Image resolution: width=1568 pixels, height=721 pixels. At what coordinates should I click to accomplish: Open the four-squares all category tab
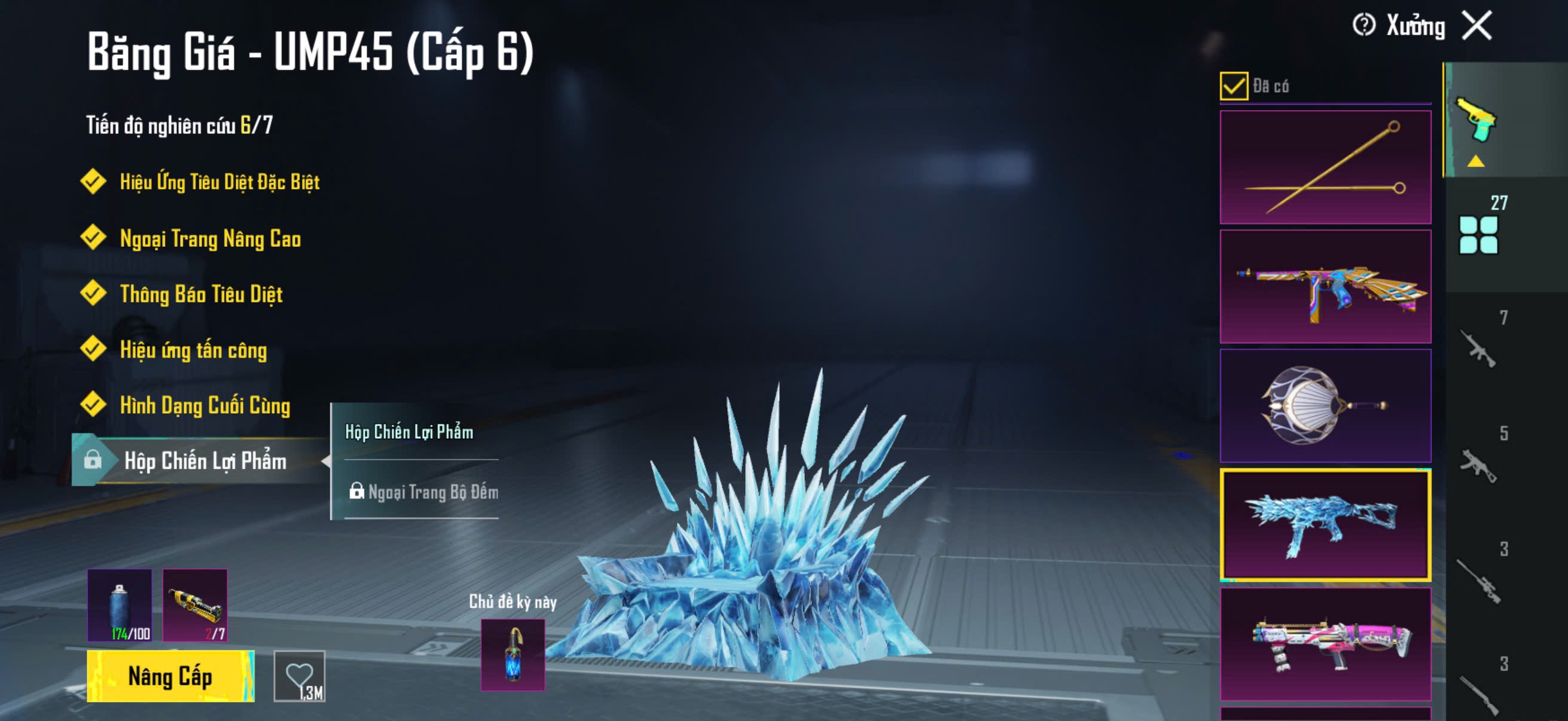[1478, 234]
